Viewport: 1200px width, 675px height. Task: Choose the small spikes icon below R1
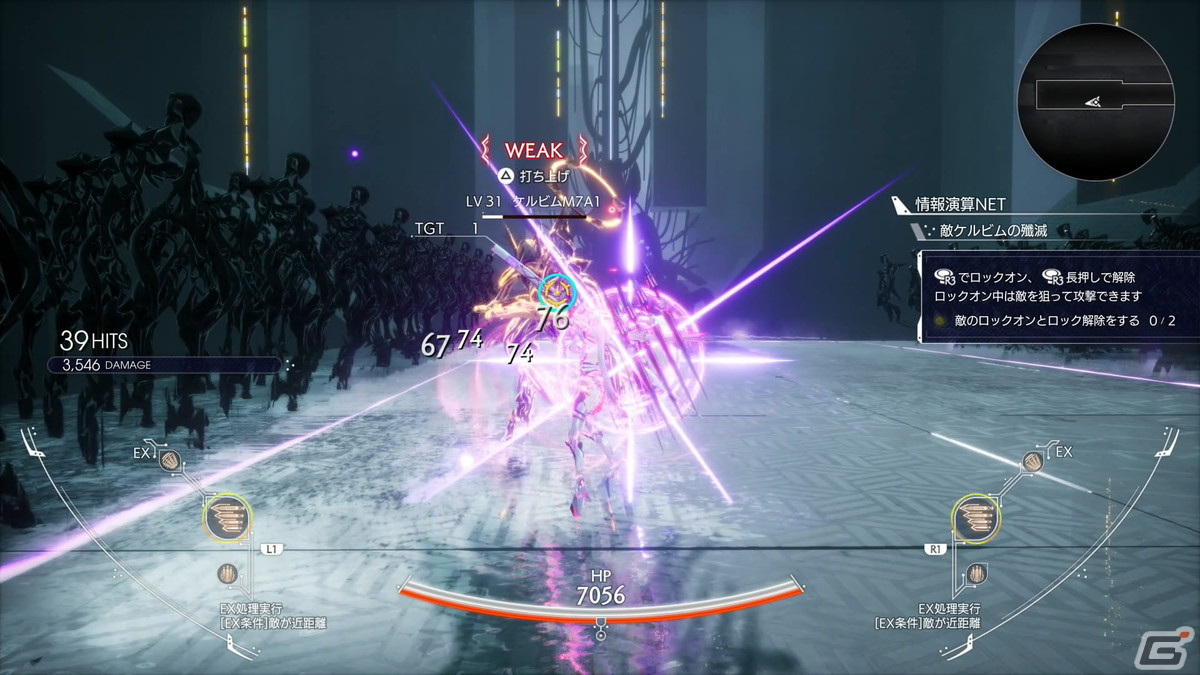pos(977,575)
